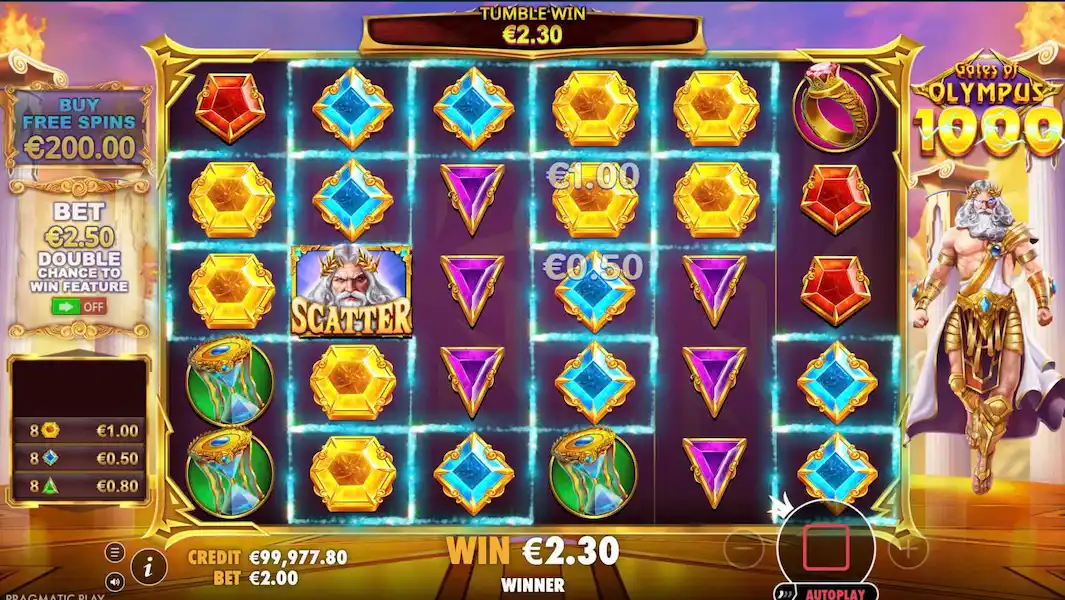Show the game info paytable
Viewport: 1065px width, 600px height.
[x=149, y=568]
